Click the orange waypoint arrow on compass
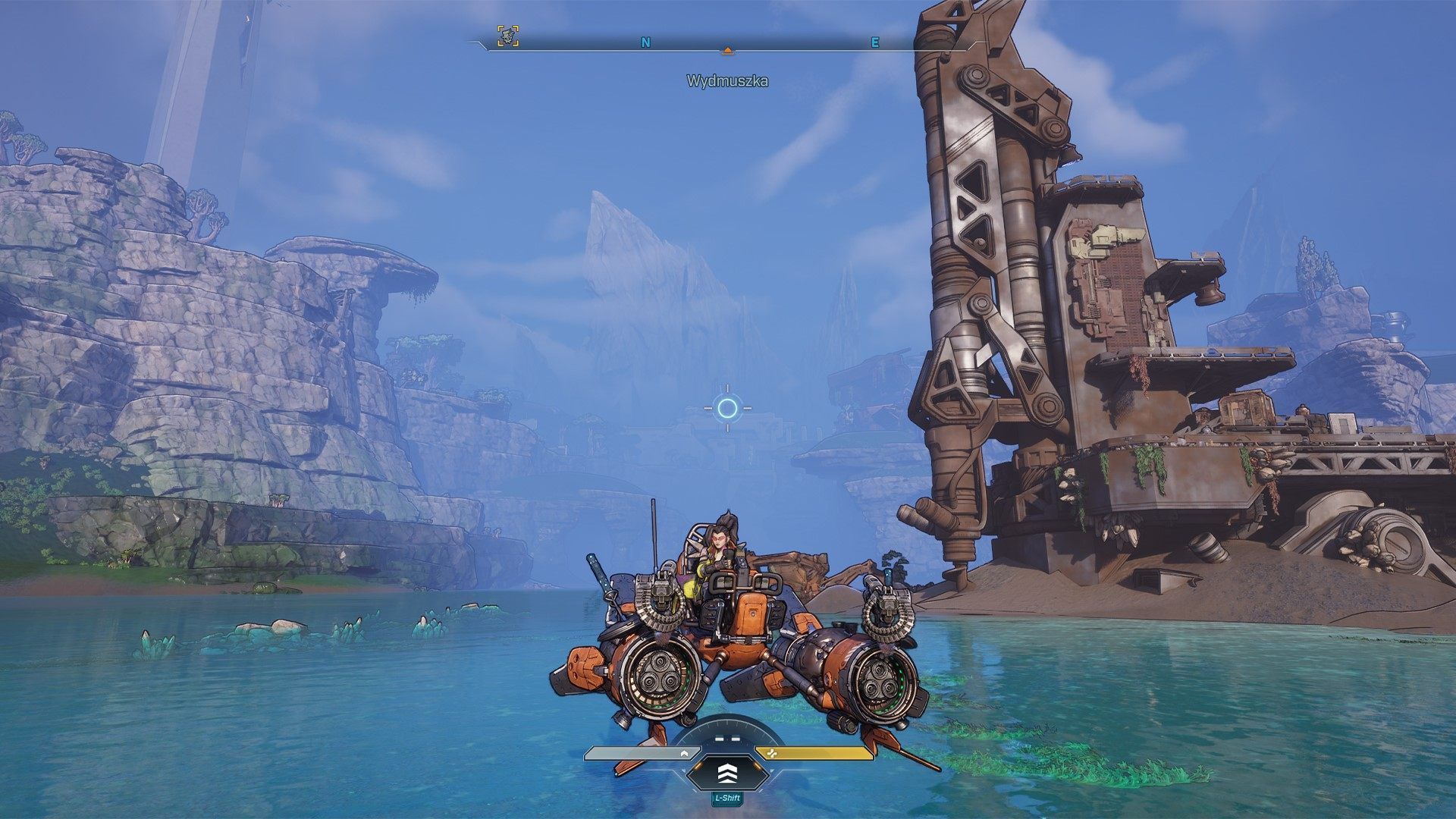Image resolution: width=1456 pixels, height=819 pixels. [728, 50]
